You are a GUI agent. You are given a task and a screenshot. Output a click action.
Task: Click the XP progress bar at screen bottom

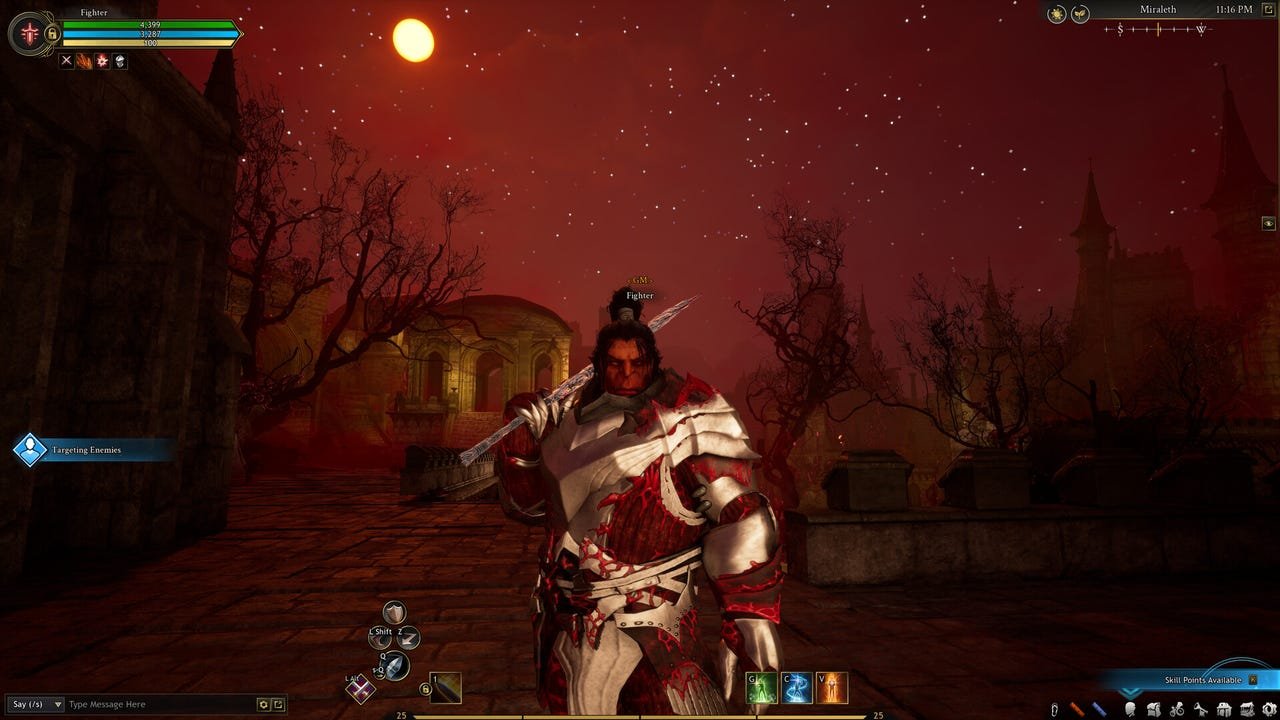640,717
